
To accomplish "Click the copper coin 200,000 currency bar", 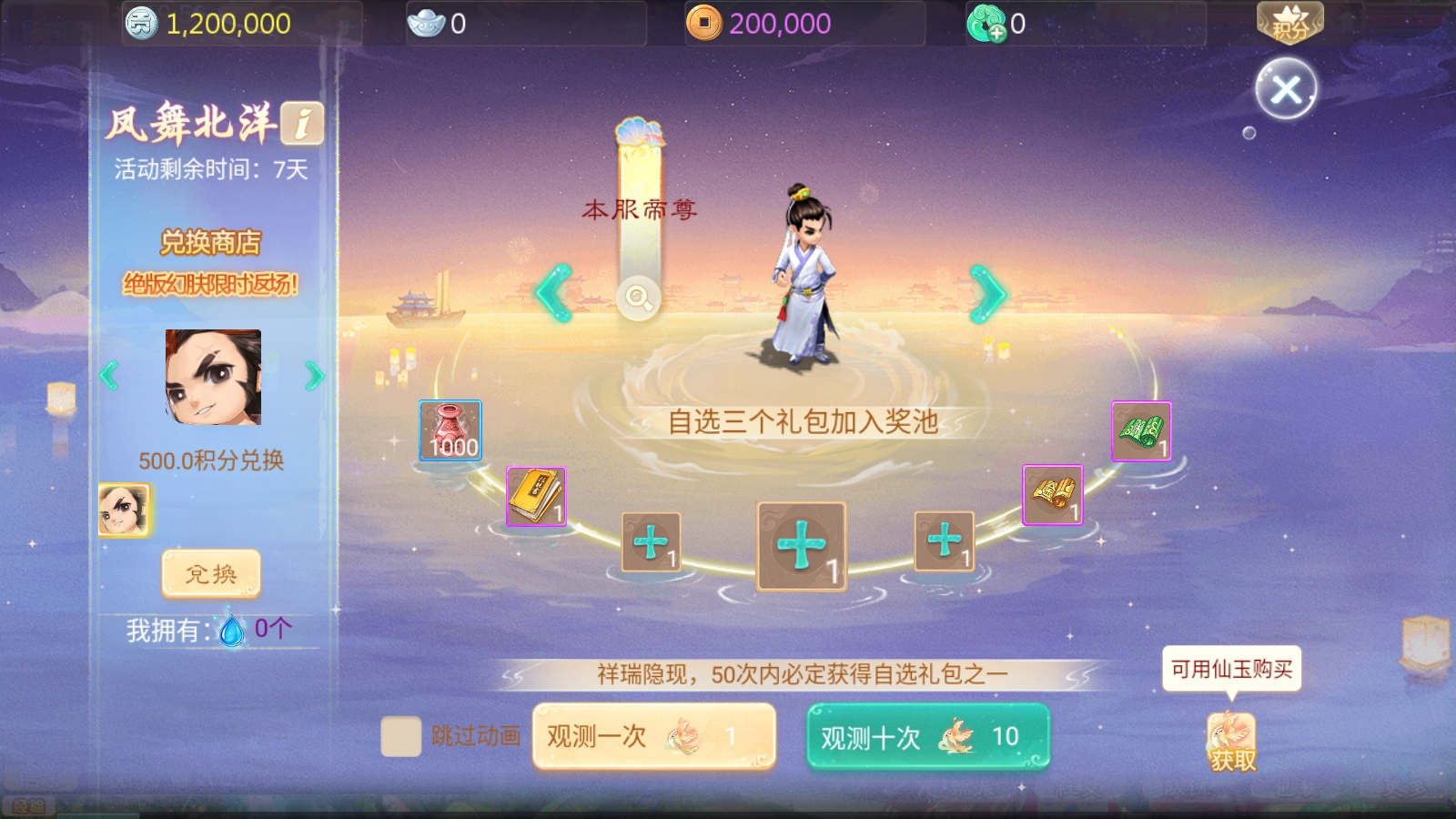I will tap(755, 23).
